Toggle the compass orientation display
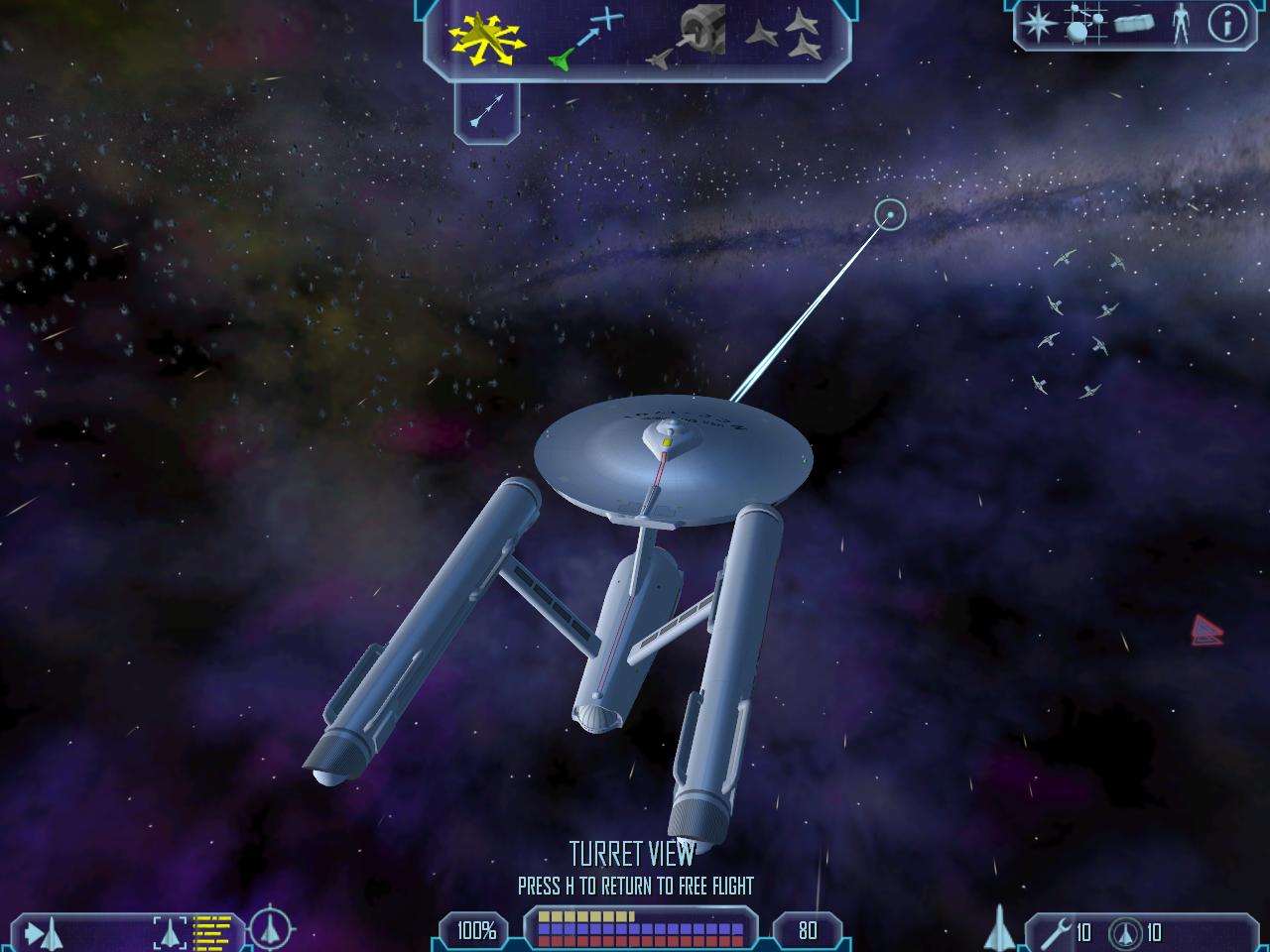The image size is (1270, 952). [268, 930]
